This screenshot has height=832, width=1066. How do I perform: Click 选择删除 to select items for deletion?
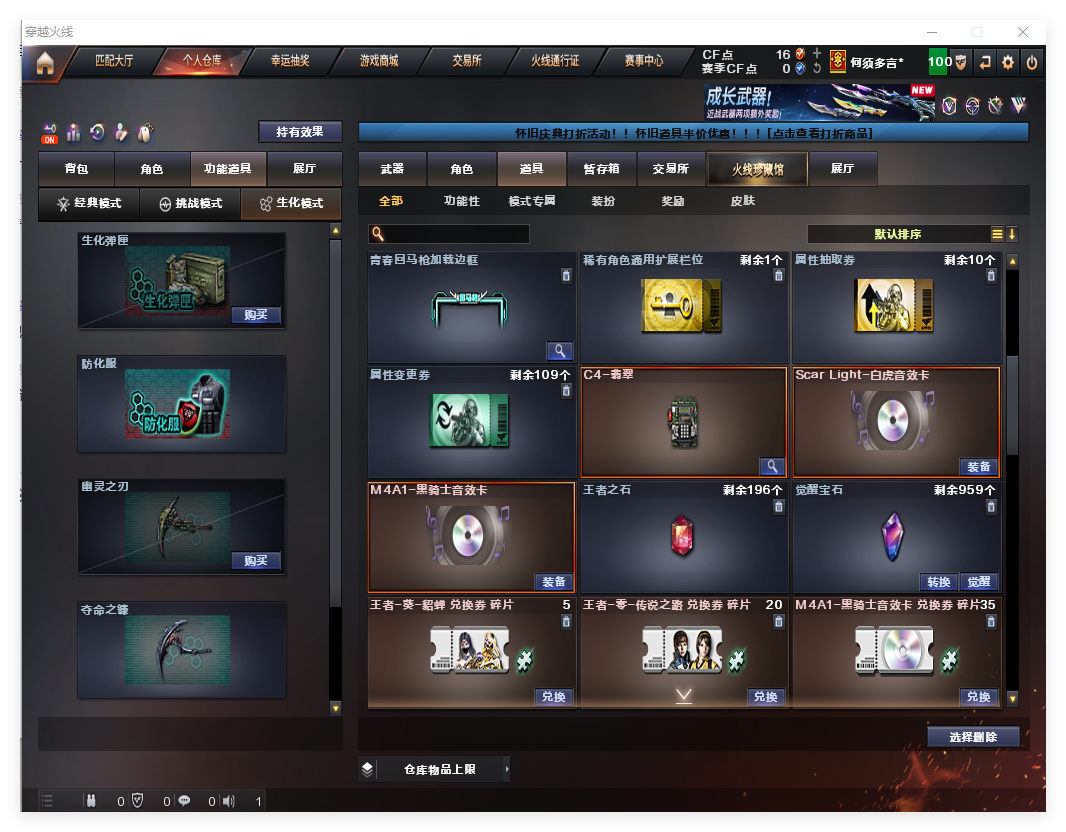coord(973,737)
